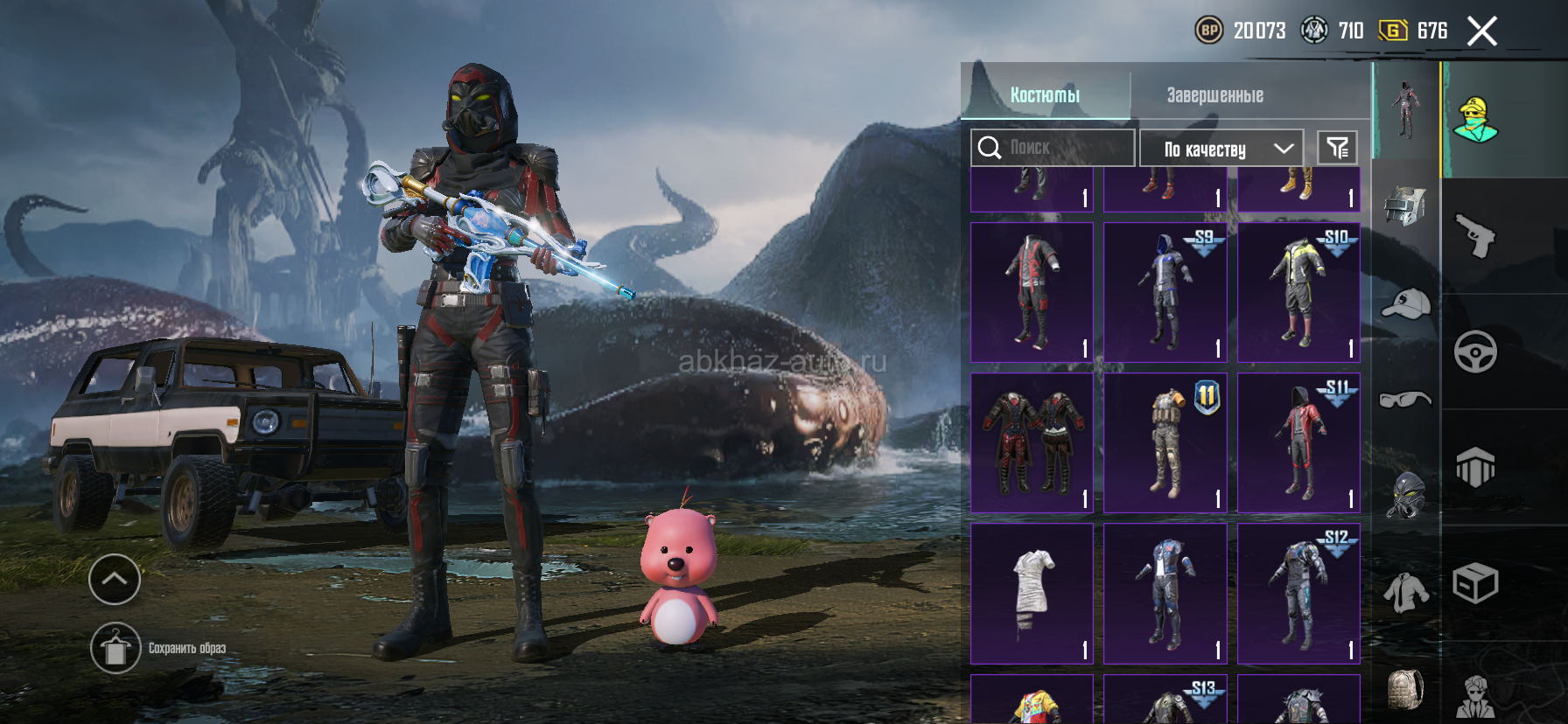Viewport: 1568px width, 724px height.
Task: Open the filter funnel button
Action: click(1337, 148)
